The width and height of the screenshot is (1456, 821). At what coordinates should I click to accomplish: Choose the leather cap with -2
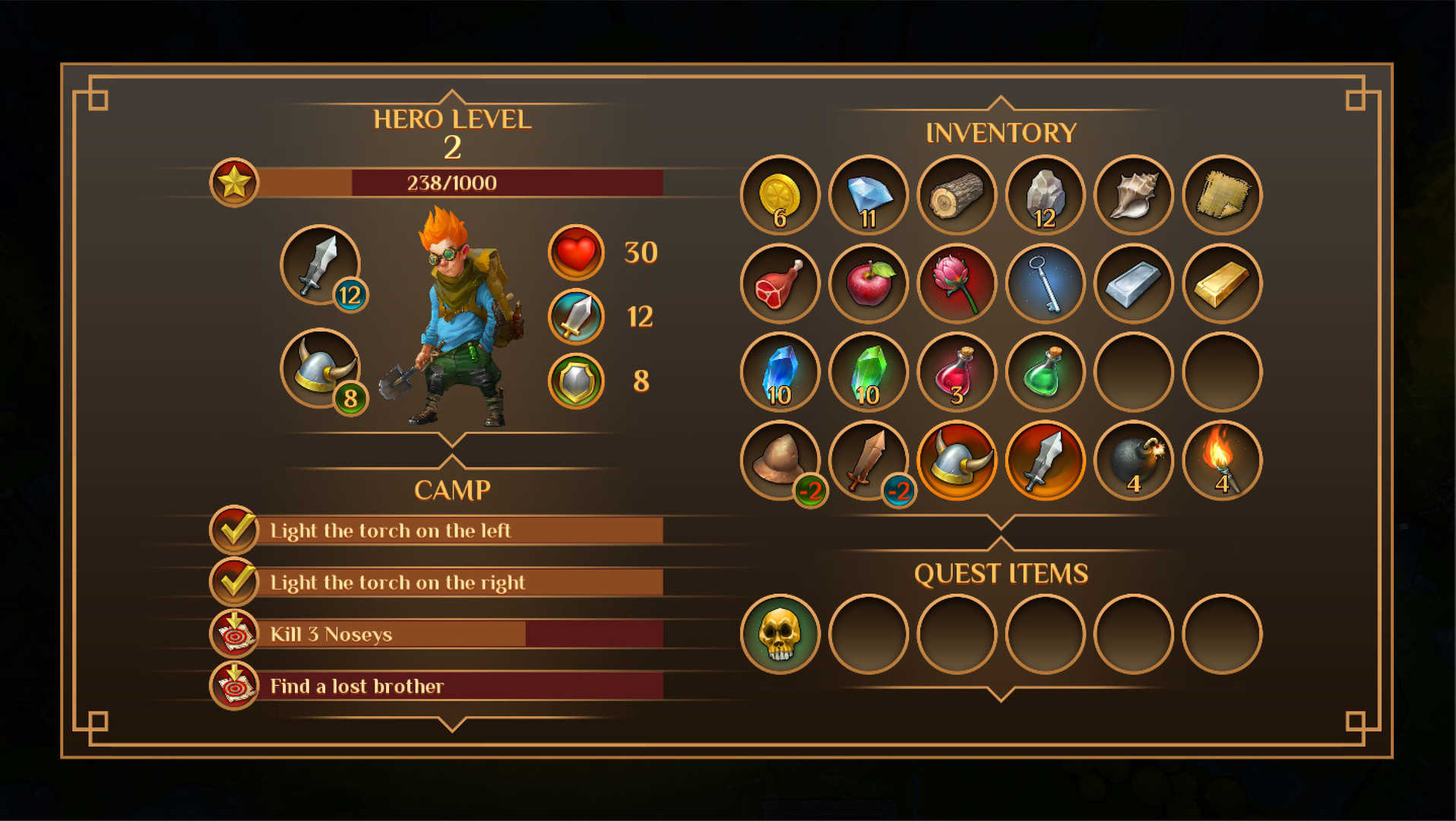pyautogui.click(x=780, y=461)
